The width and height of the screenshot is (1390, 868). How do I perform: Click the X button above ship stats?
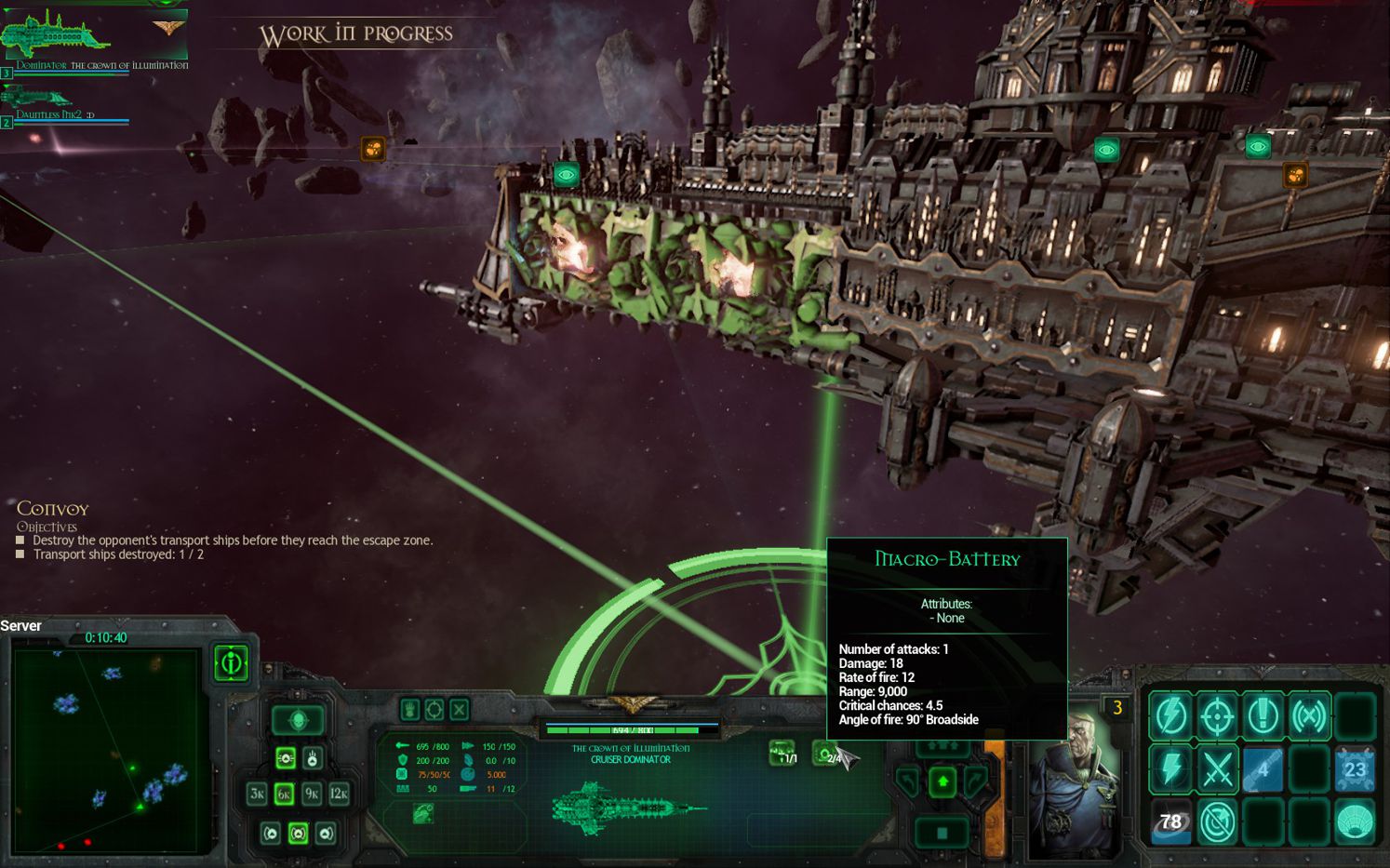pos(460,710)
